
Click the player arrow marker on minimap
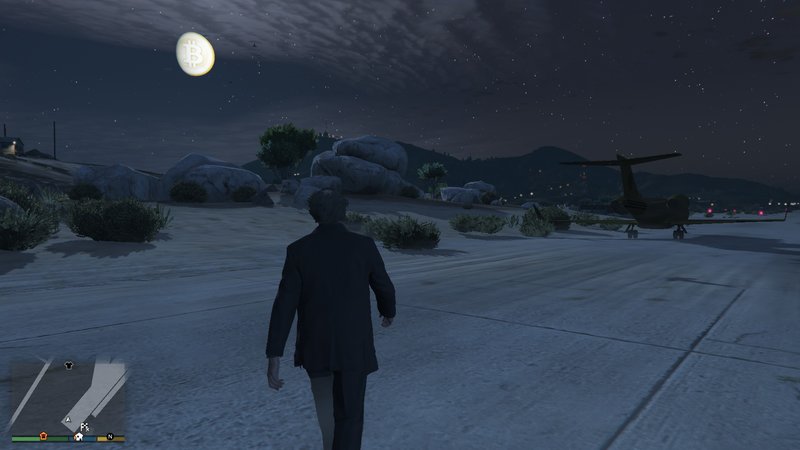(67, 417)
